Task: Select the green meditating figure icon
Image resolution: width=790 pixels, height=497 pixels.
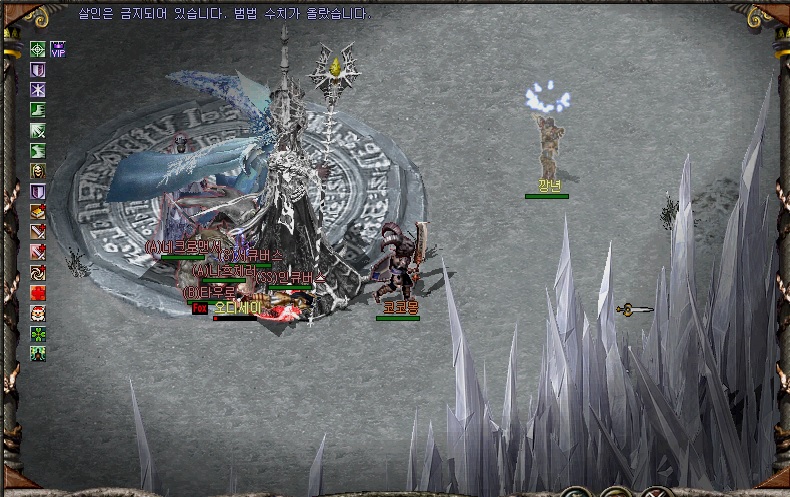Action: point(38,353)
